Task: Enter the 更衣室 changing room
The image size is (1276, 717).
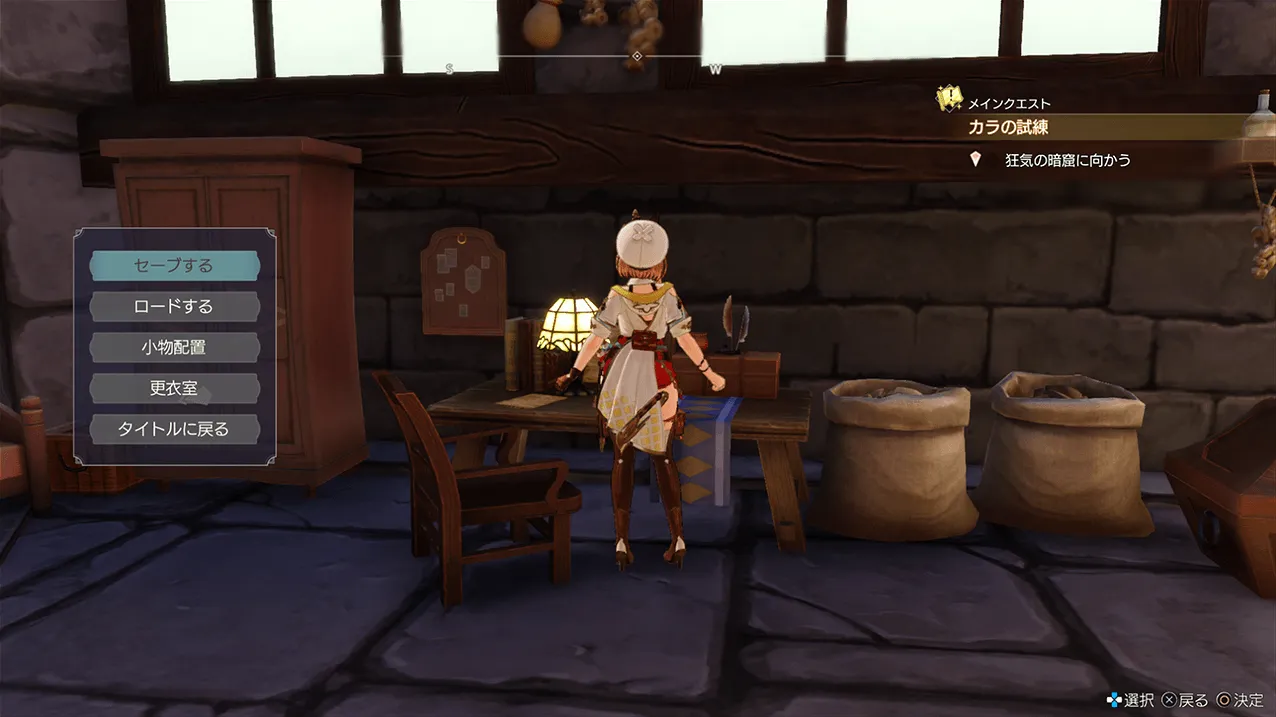Action: click(174, 388)
